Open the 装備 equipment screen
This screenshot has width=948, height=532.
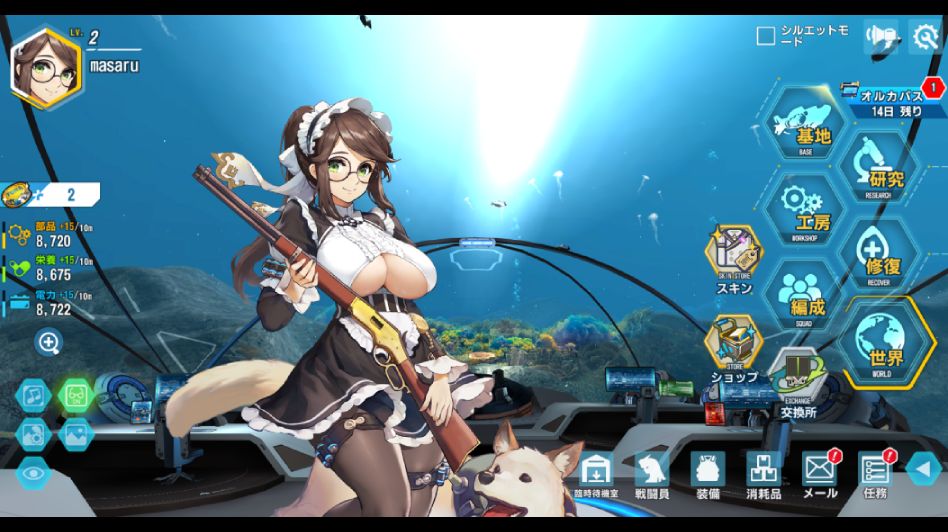click(708, 472)
